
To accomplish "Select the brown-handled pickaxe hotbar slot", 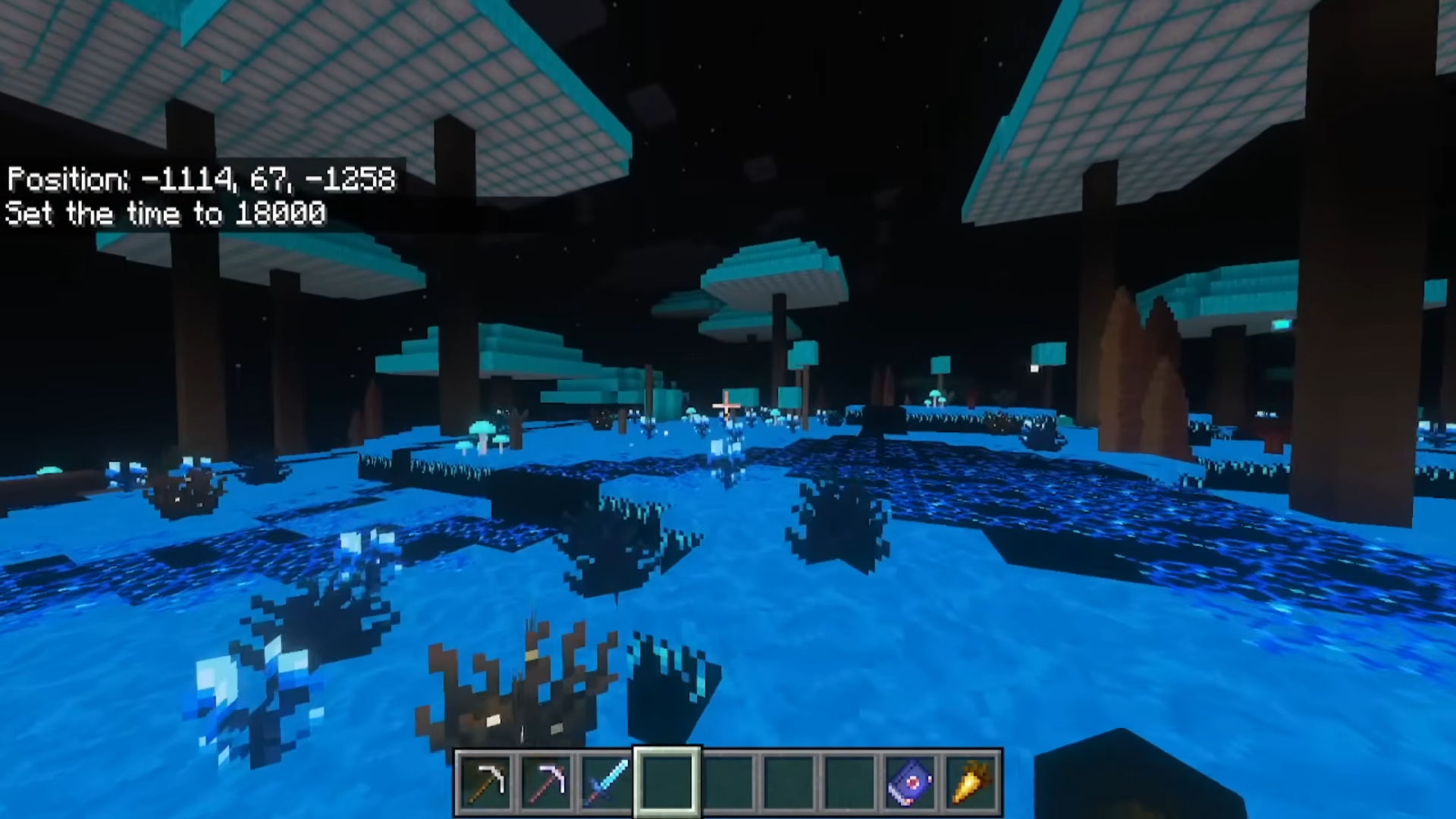I will point(485,781).
